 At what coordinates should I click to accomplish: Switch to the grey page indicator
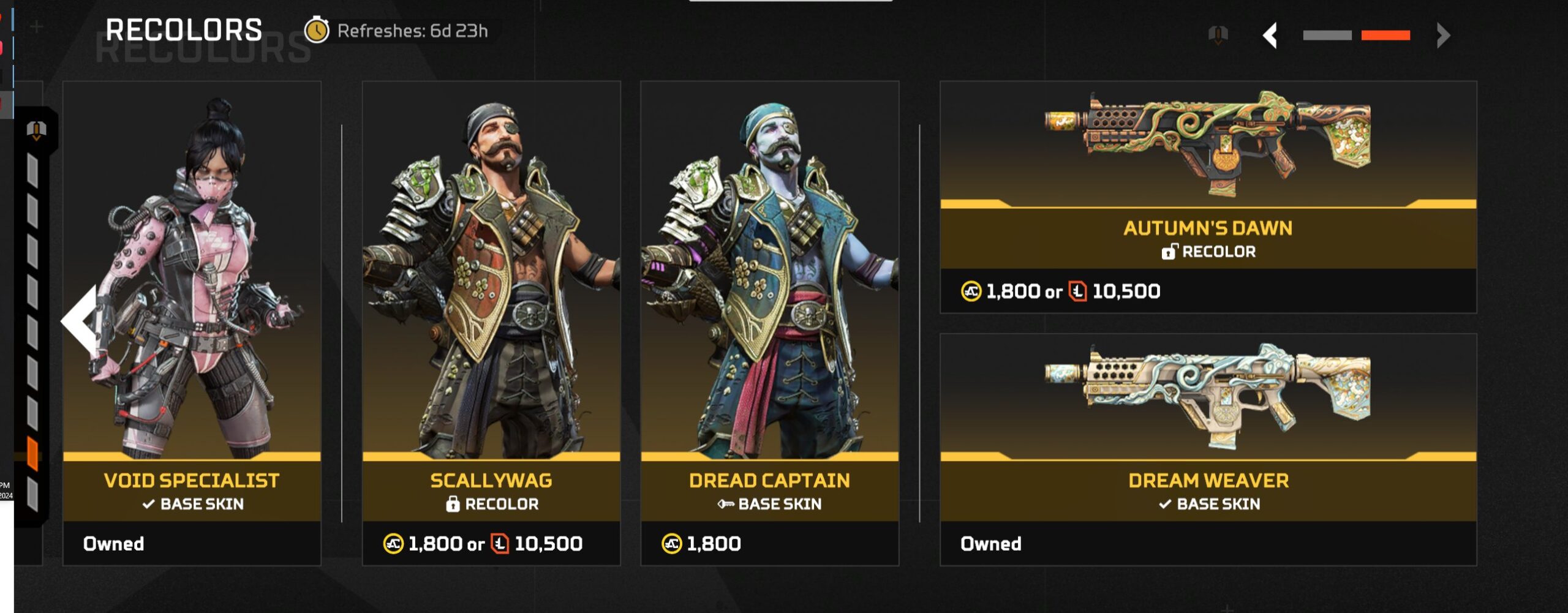(x=1327, y=36)
